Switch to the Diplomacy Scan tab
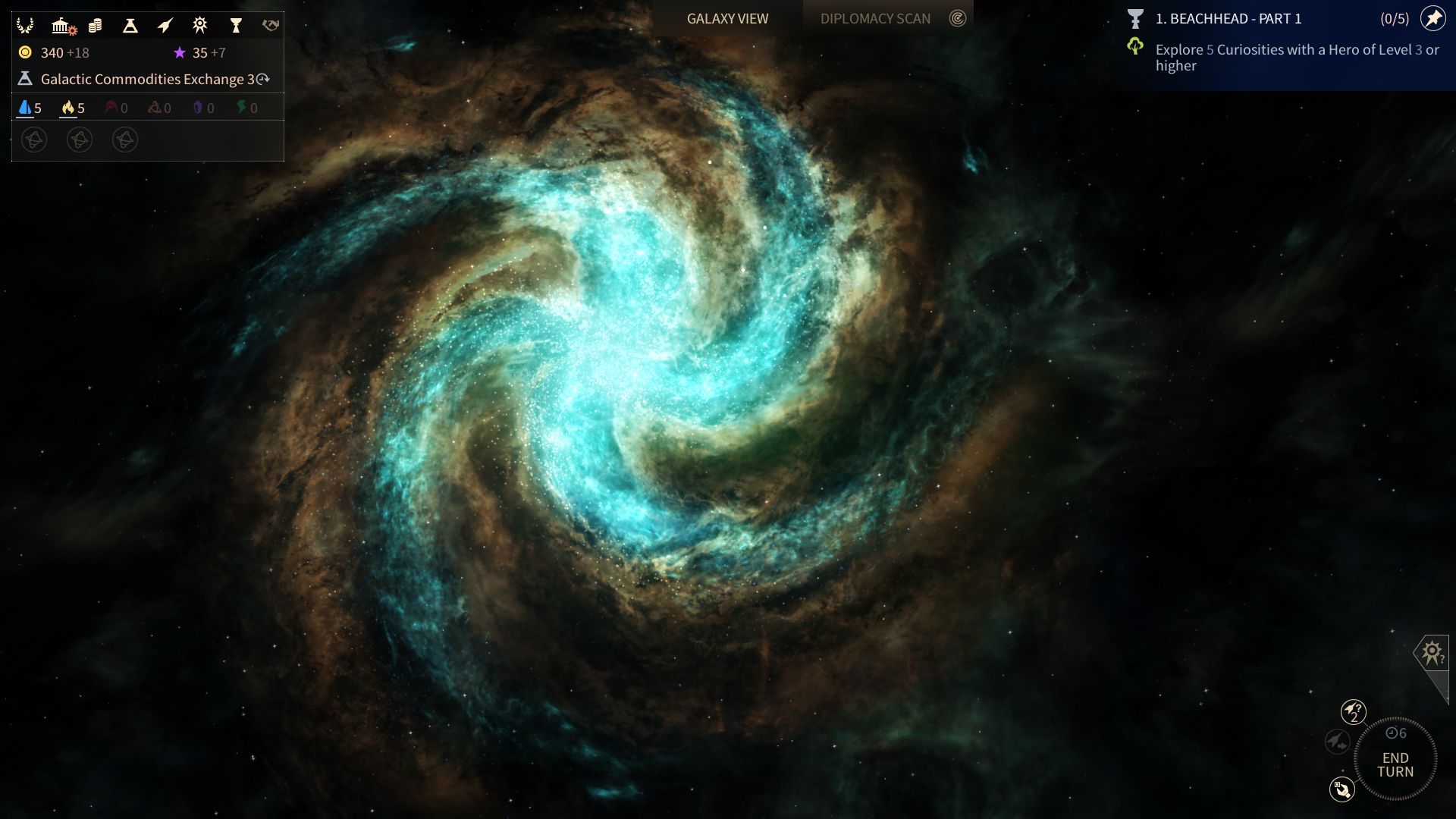1456x819 pixels. click(x=876, y=18)
